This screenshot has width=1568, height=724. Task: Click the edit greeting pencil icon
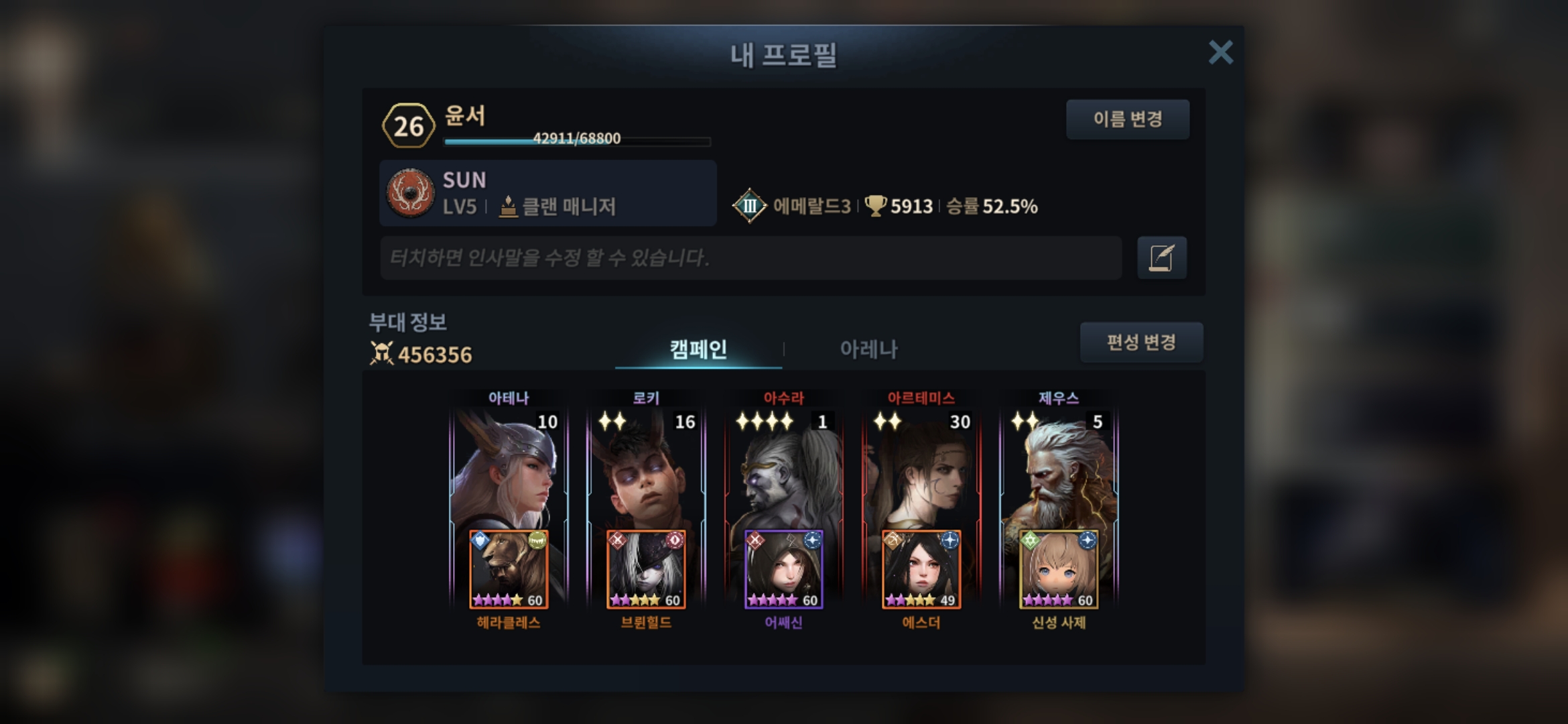click(1161, 257)
